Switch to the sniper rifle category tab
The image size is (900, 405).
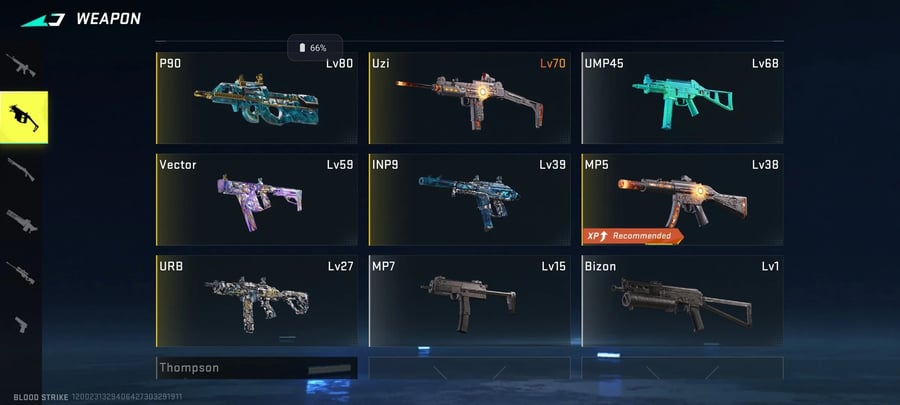coord(21,271)
